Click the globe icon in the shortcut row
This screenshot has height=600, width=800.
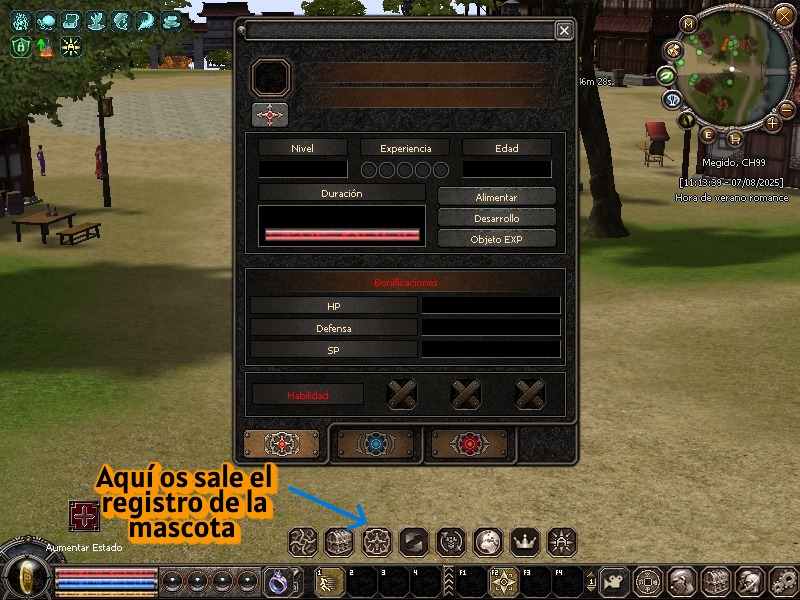coord(488,542)
